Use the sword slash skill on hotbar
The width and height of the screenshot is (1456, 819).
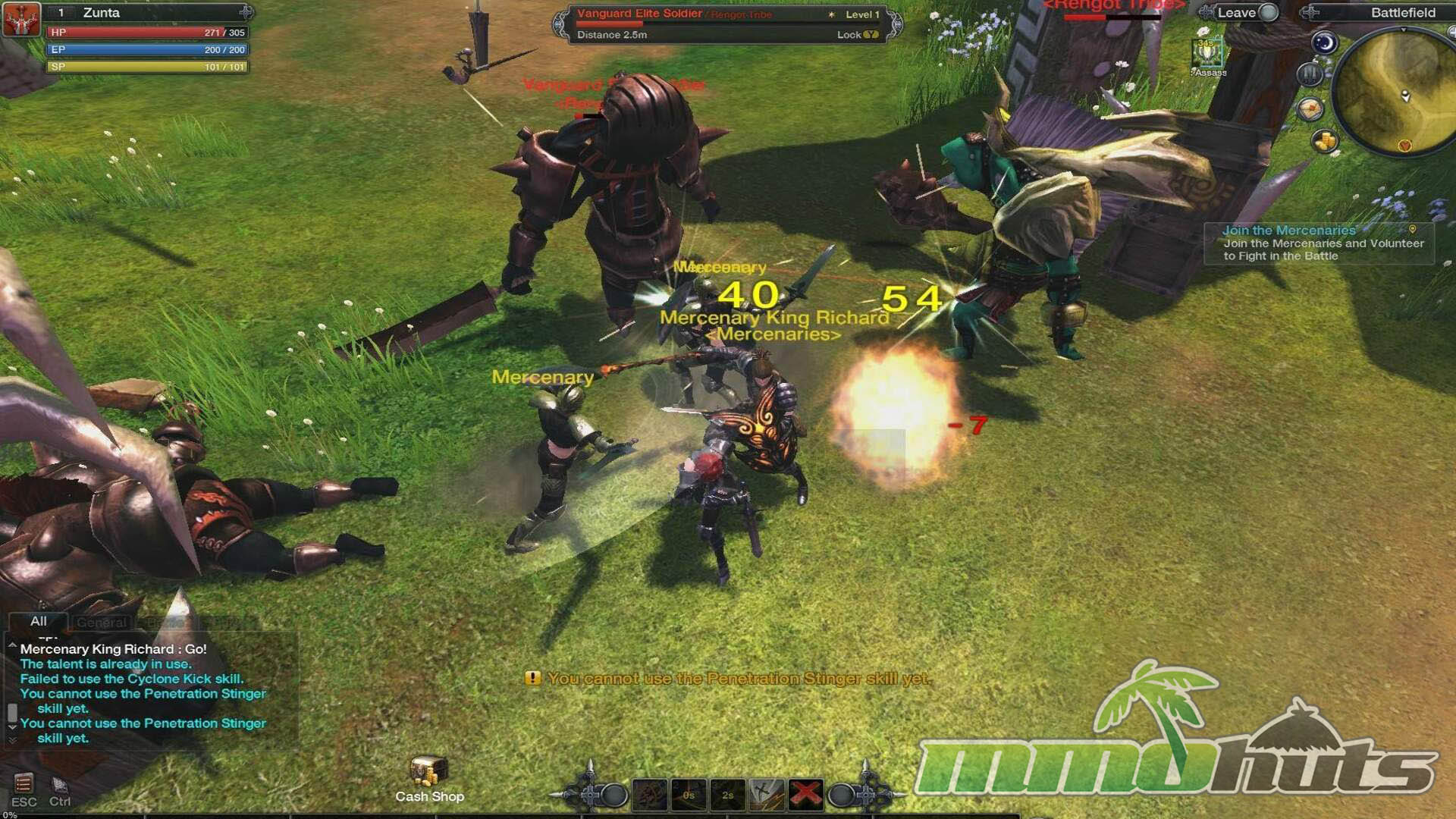tap(767, 794)
